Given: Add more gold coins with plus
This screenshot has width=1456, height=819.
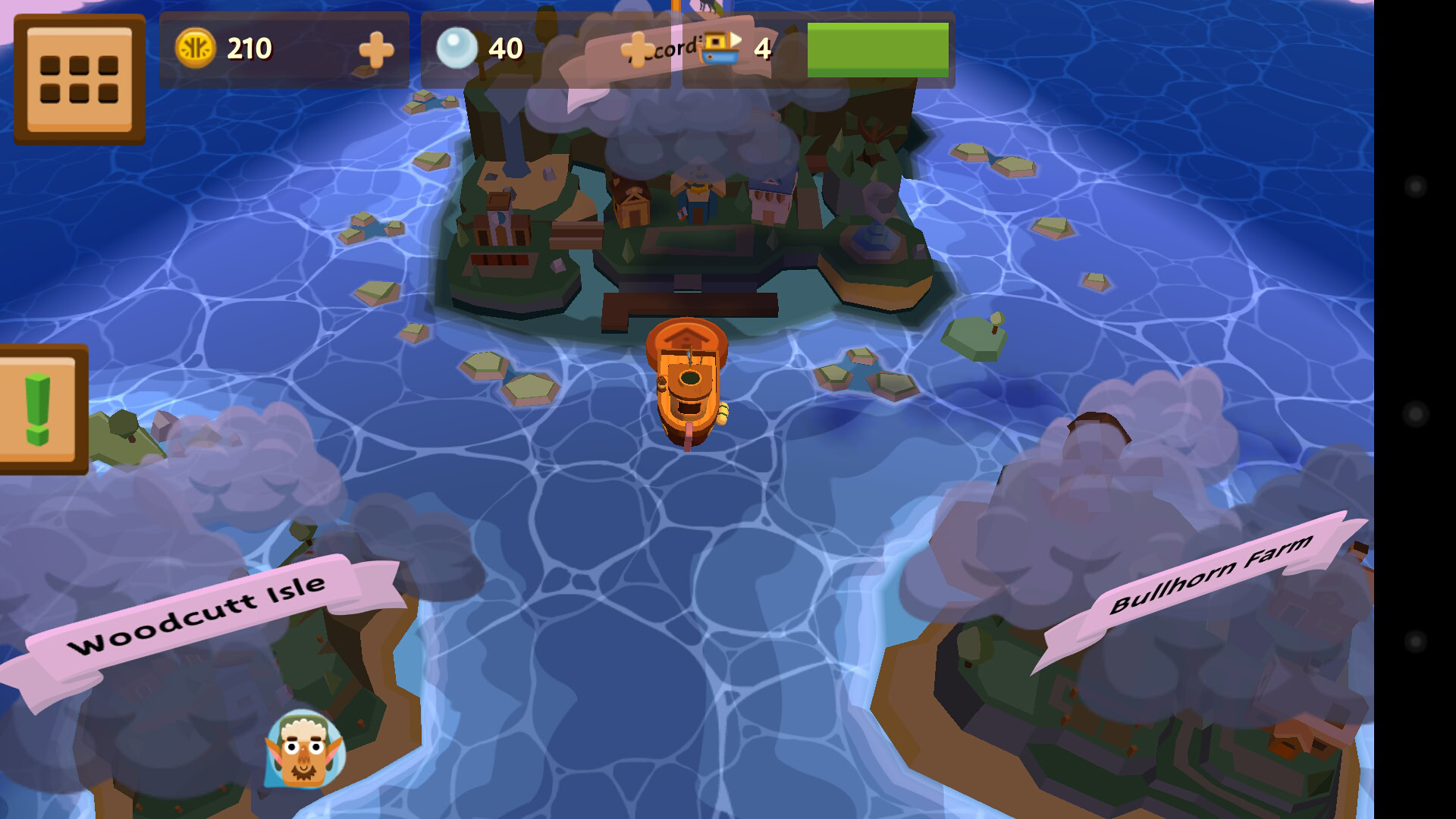Looking at the screenshot, I should [376, 50].
